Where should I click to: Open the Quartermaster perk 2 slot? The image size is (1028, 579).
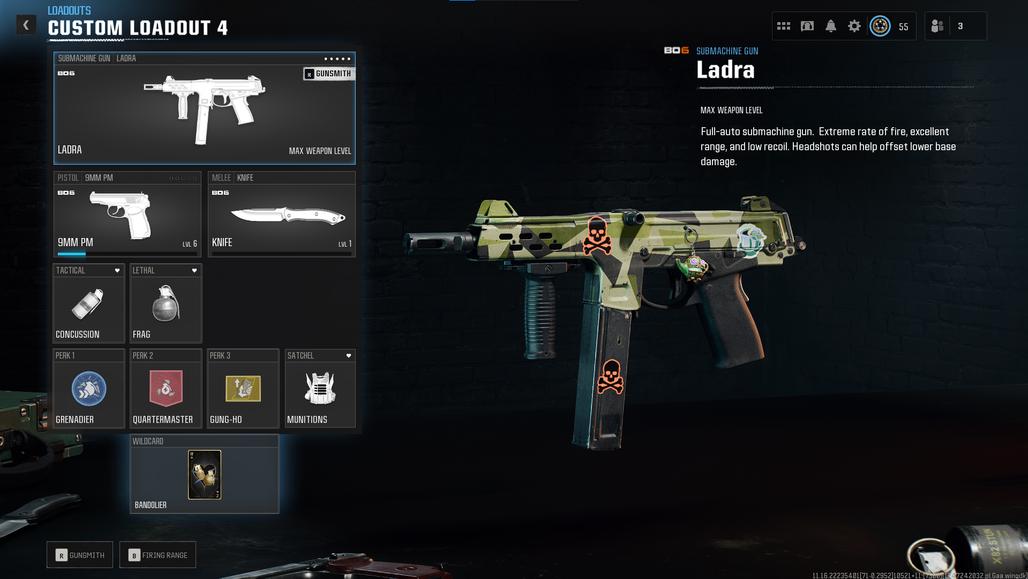(166, 389)
